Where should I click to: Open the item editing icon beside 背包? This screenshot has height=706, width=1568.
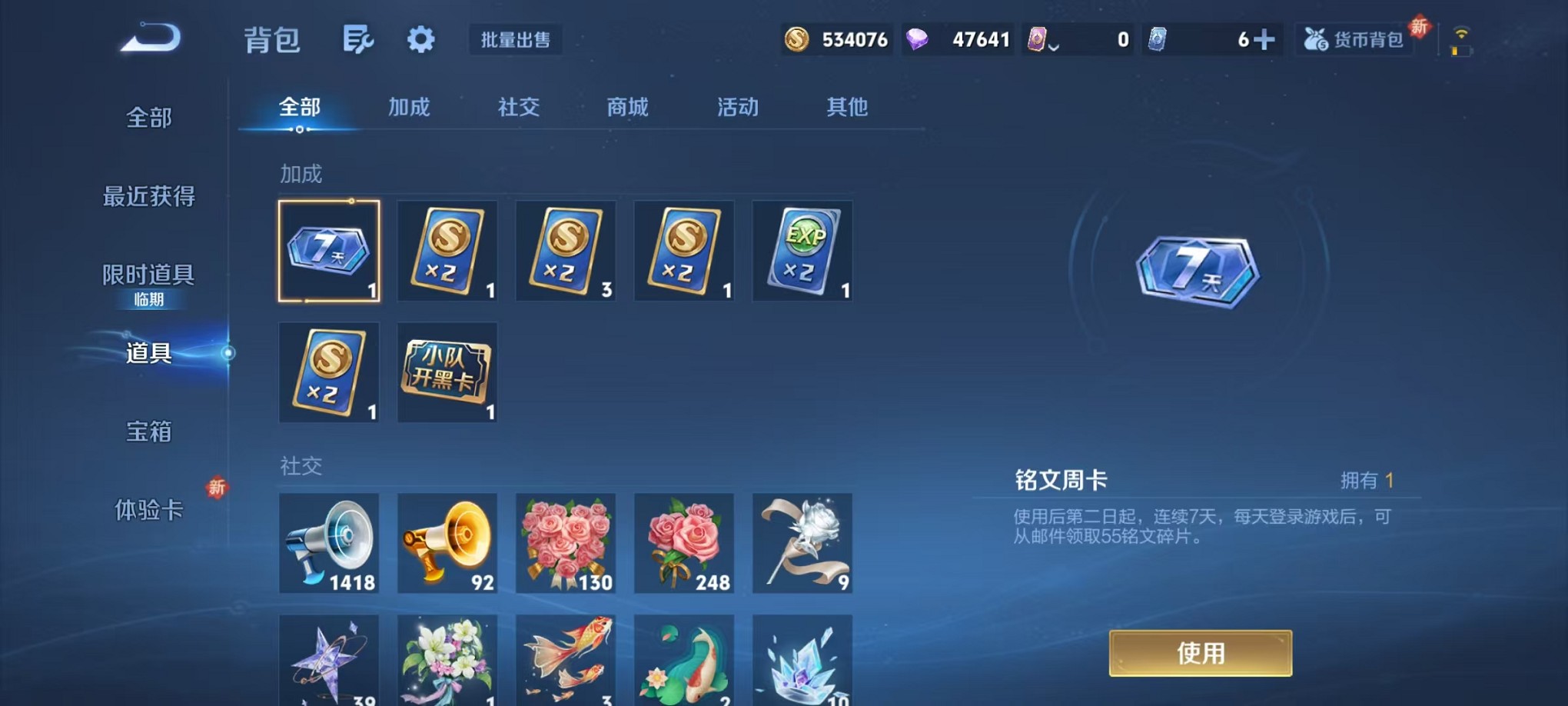coord(358,38)
